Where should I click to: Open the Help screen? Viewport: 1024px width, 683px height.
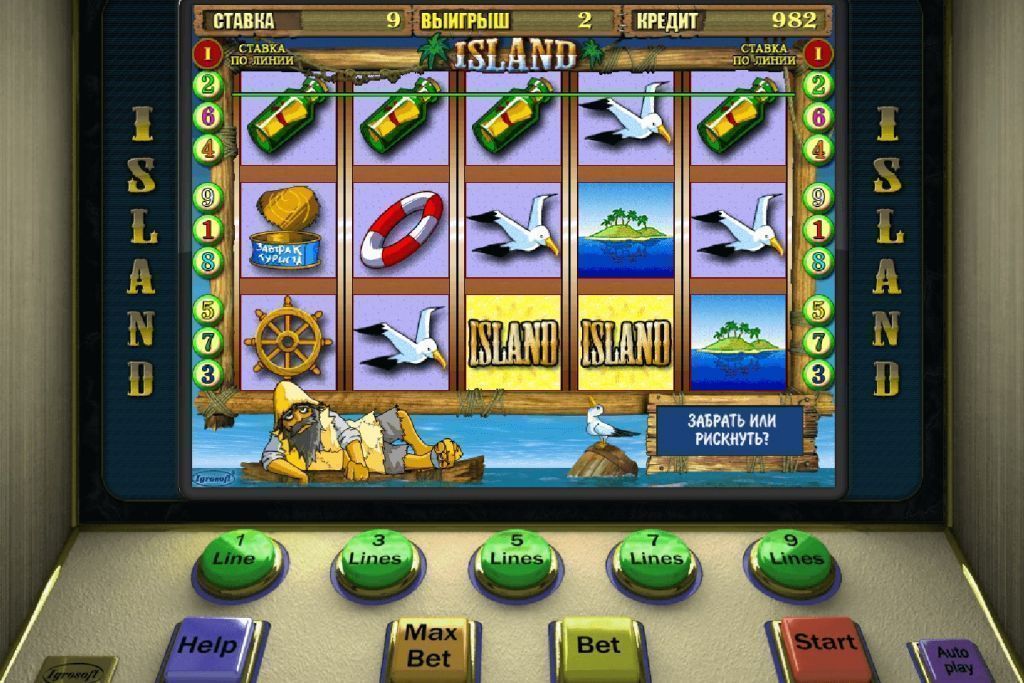212,645
